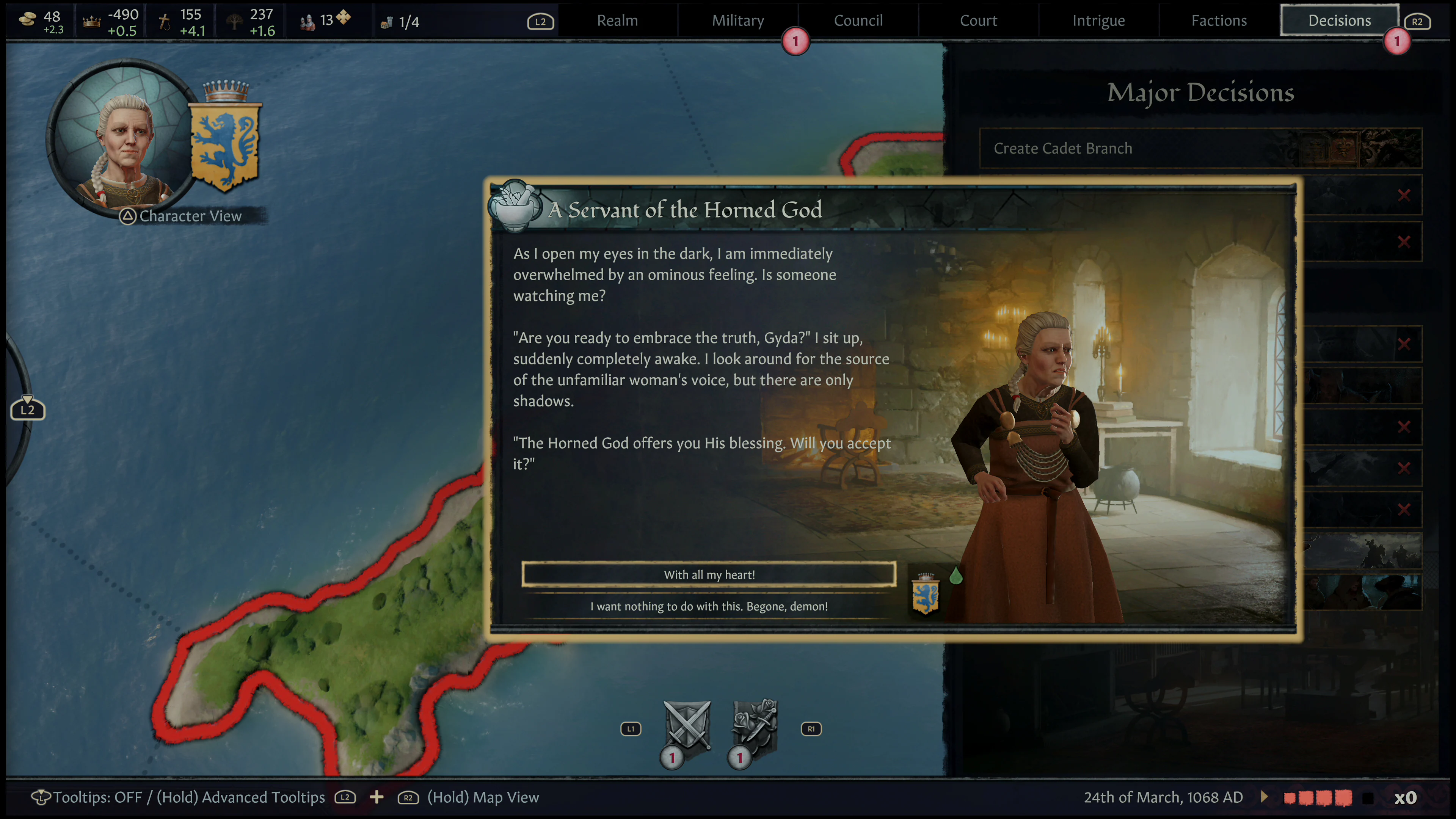Click the x0 speed indicator
Image resolution: width=1456 pixels, height=819 pixels.
[x=1406, y=797]
